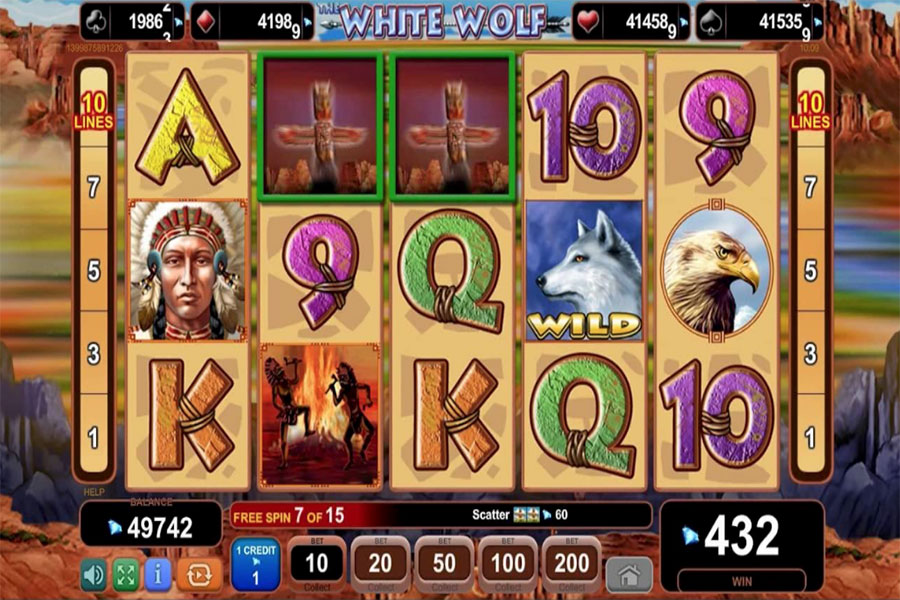Click the blue 1 Credit denomination button
Screen dimensions: 900x600
click(x=255, y=565)
